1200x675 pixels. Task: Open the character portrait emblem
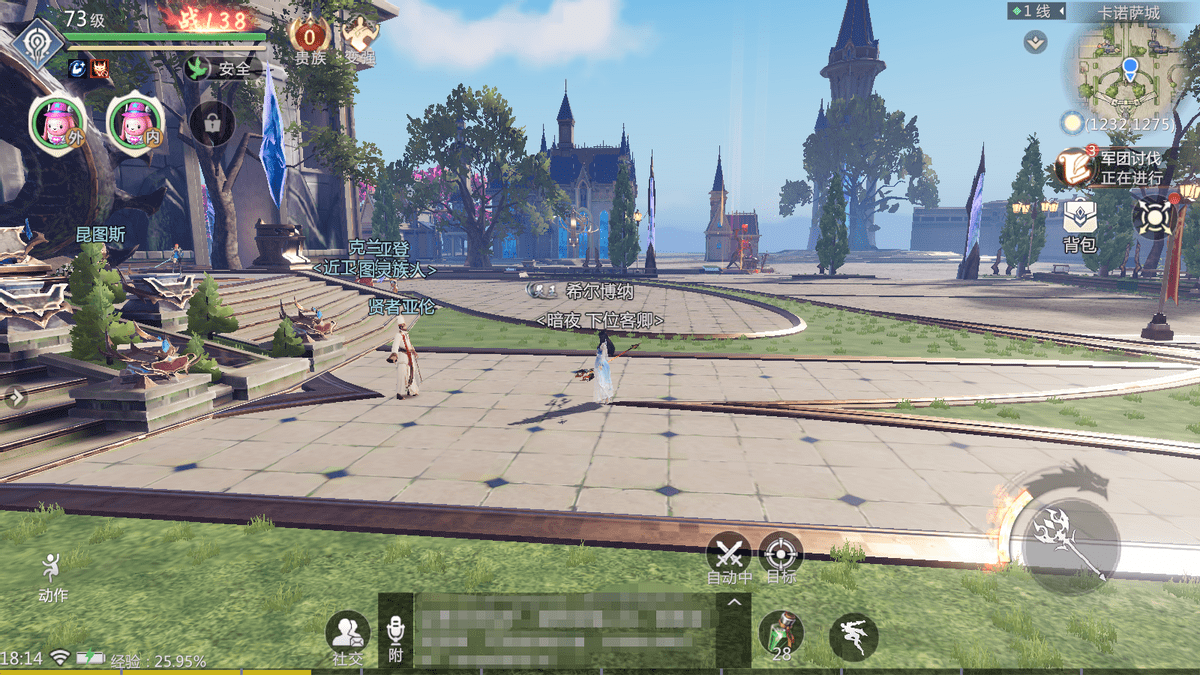click(38, 44)
